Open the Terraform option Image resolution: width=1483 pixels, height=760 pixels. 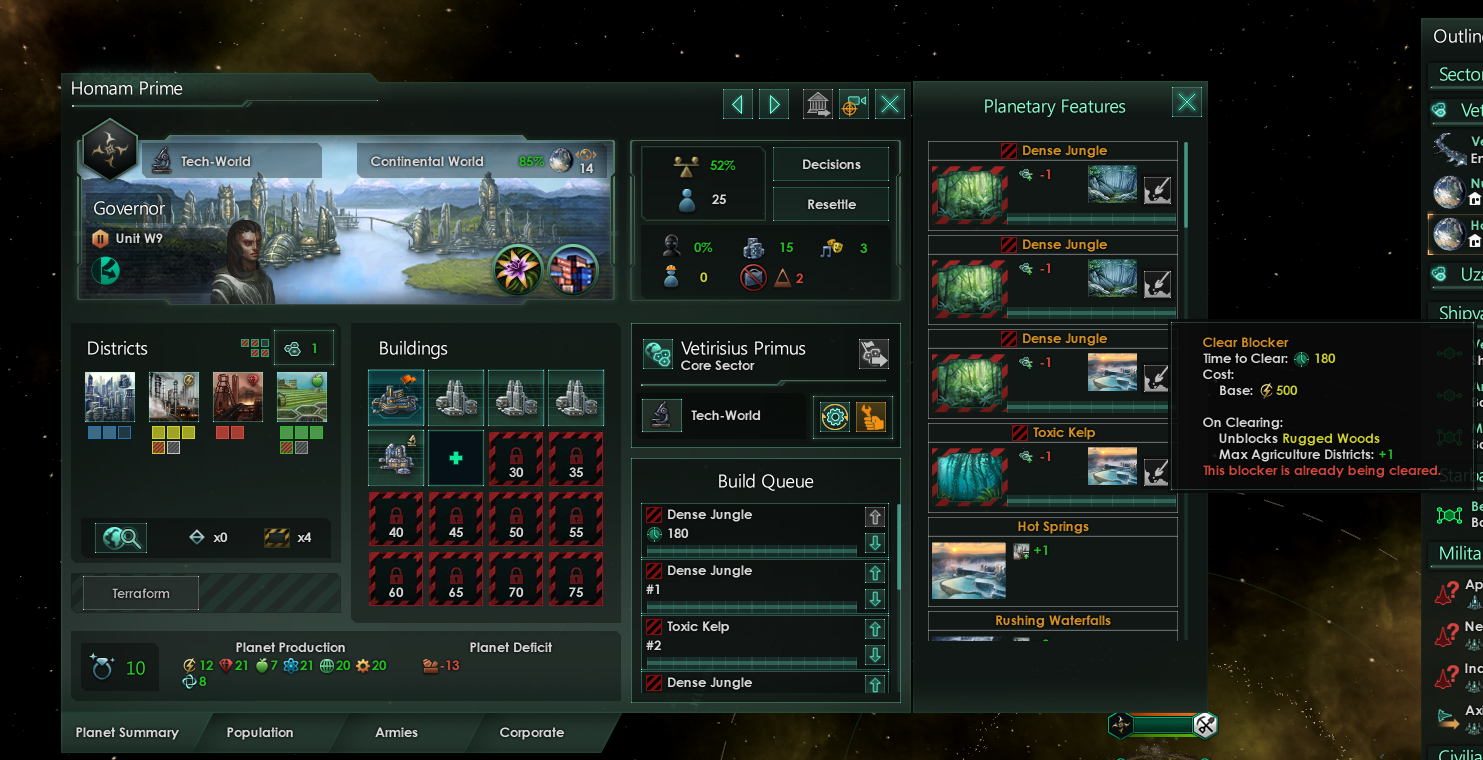[140, 593]
